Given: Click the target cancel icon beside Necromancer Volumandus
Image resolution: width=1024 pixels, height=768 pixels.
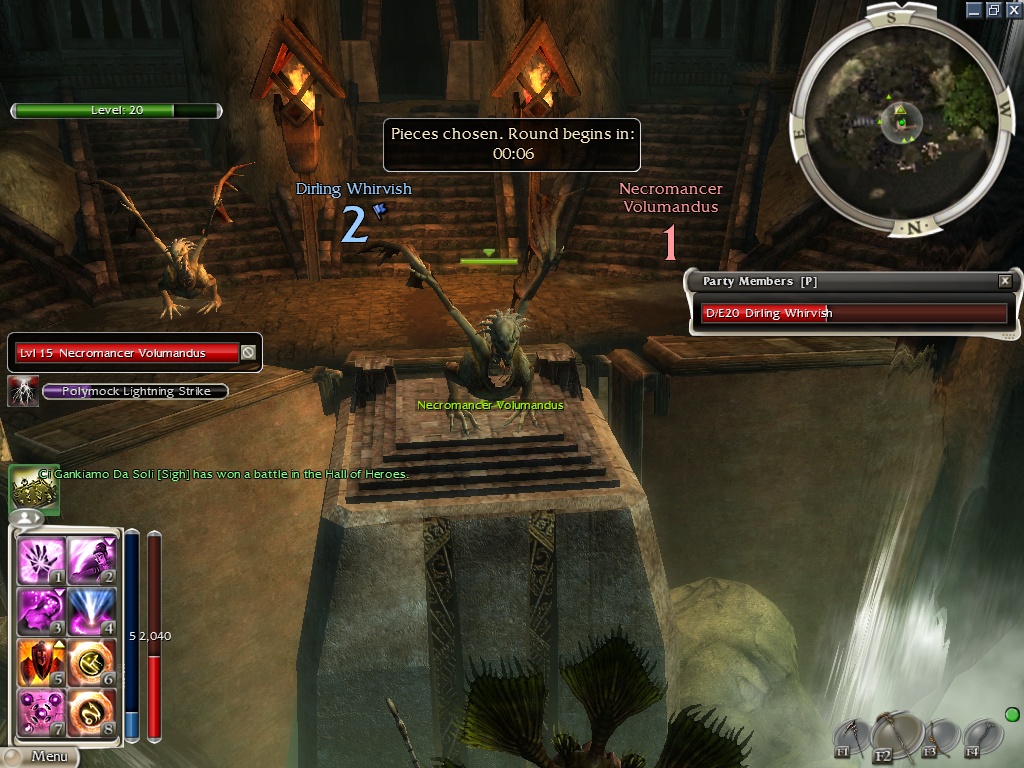Looking at the screenshot, I should [x=248, y=353].
